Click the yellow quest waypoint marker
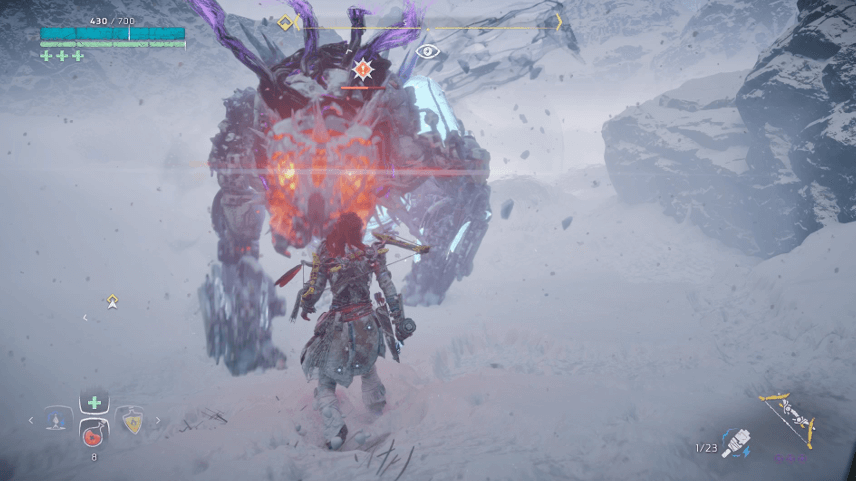Screen dimensions: 856x481 click(113, 300)
